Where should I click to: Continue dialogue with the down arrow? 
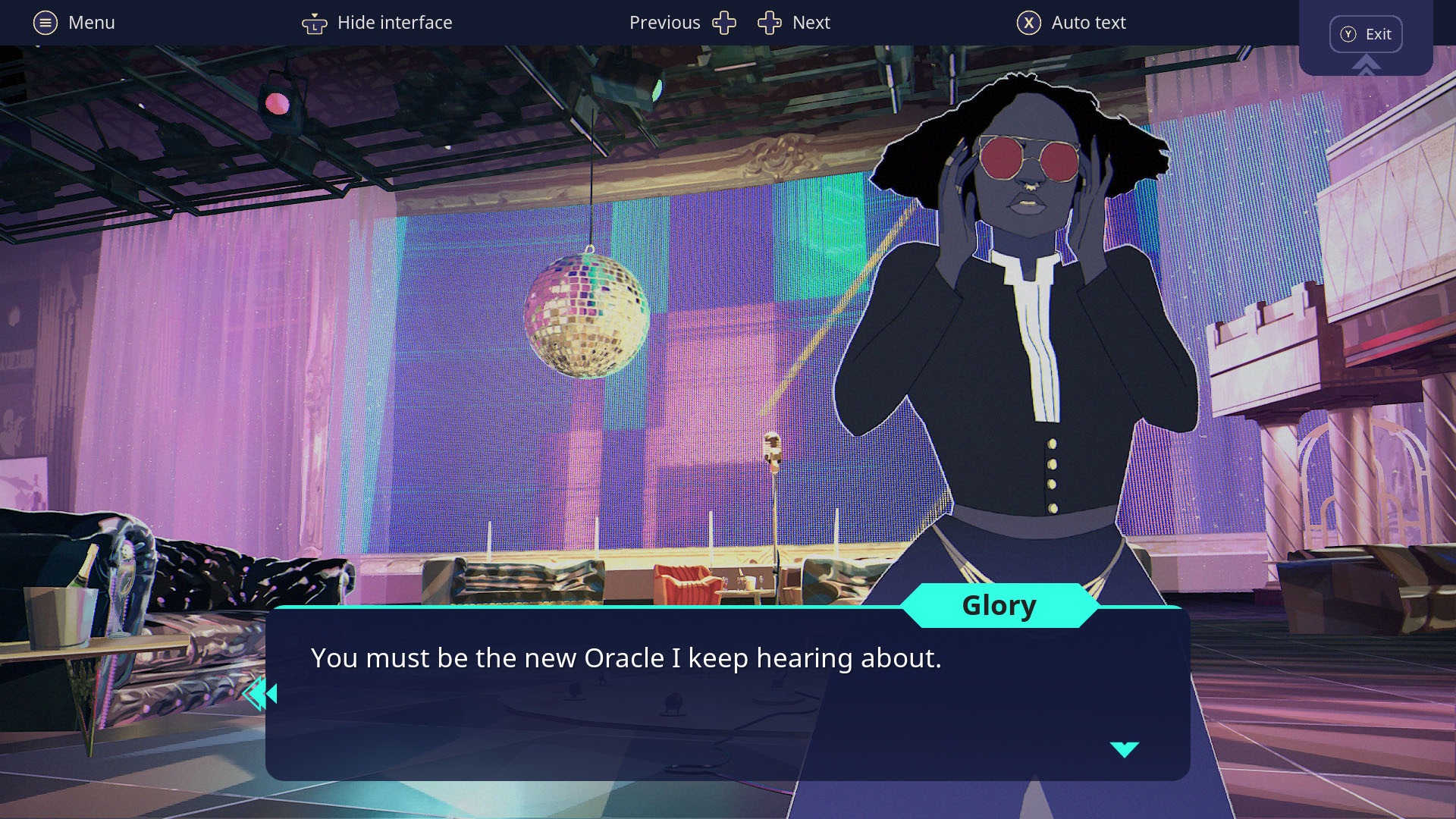(1124, 749)
